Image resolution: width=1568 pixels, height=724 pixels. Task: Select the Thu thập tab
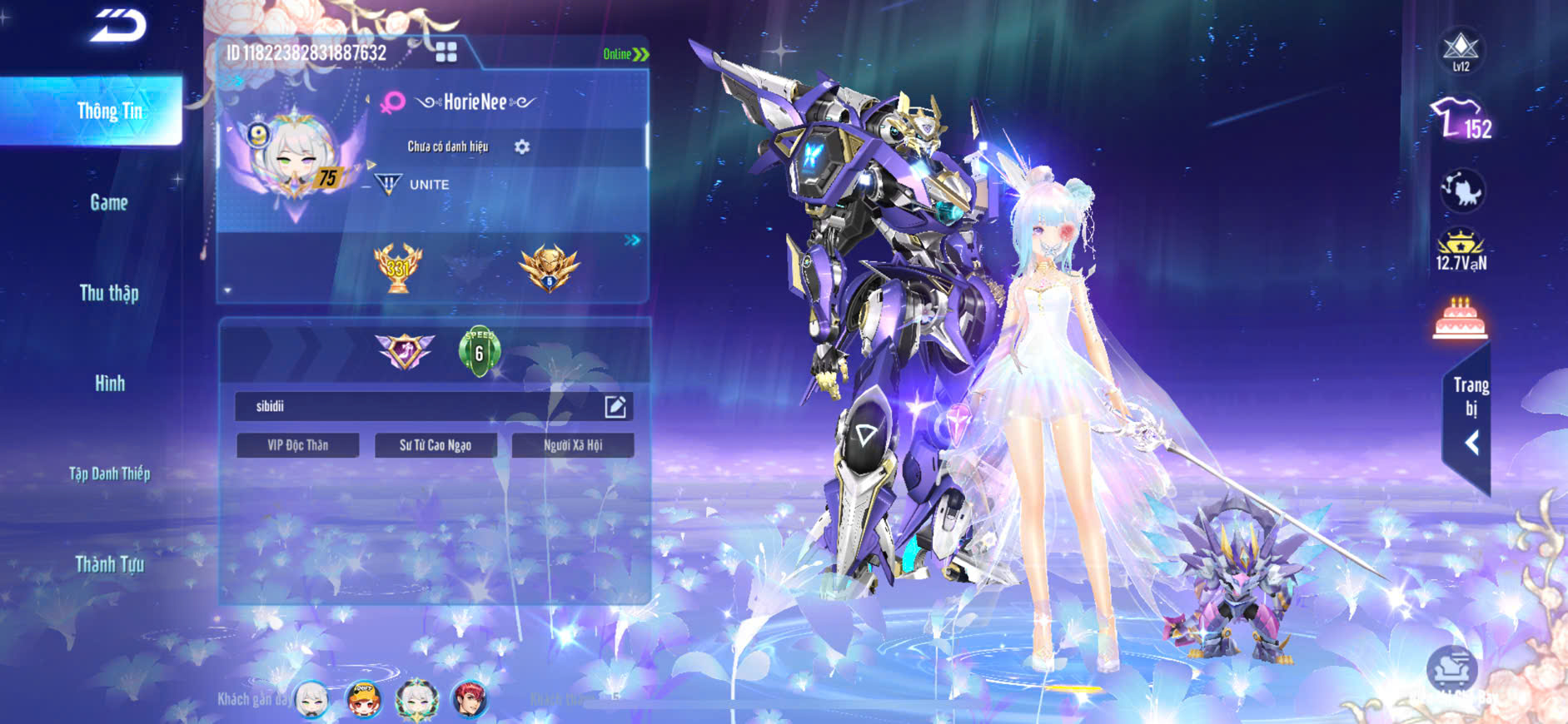[x=109, y=293]
